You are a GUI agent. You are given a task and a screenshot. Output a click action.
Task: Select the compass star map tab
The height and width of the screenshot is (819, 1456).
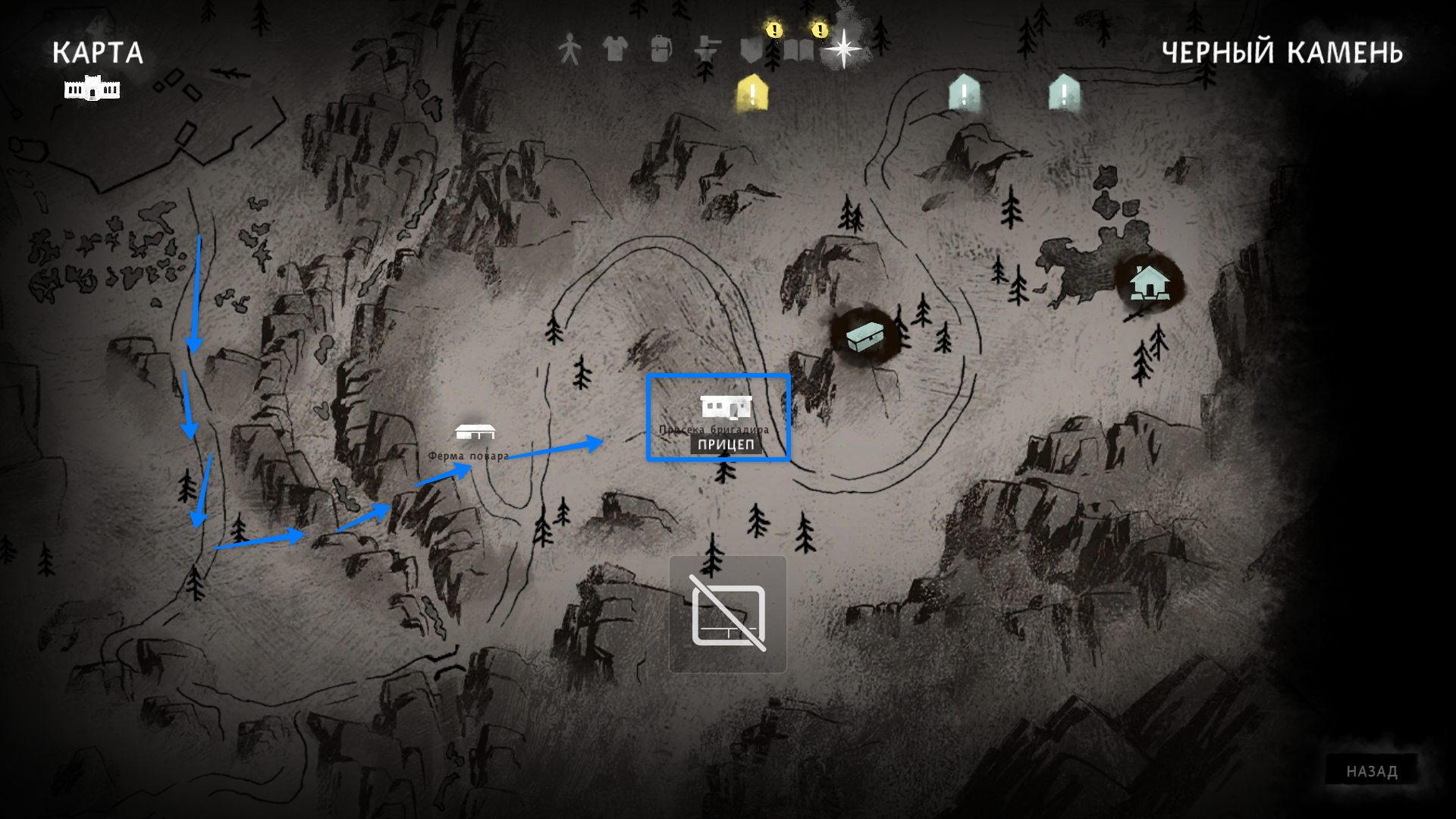tap(843, 49)
